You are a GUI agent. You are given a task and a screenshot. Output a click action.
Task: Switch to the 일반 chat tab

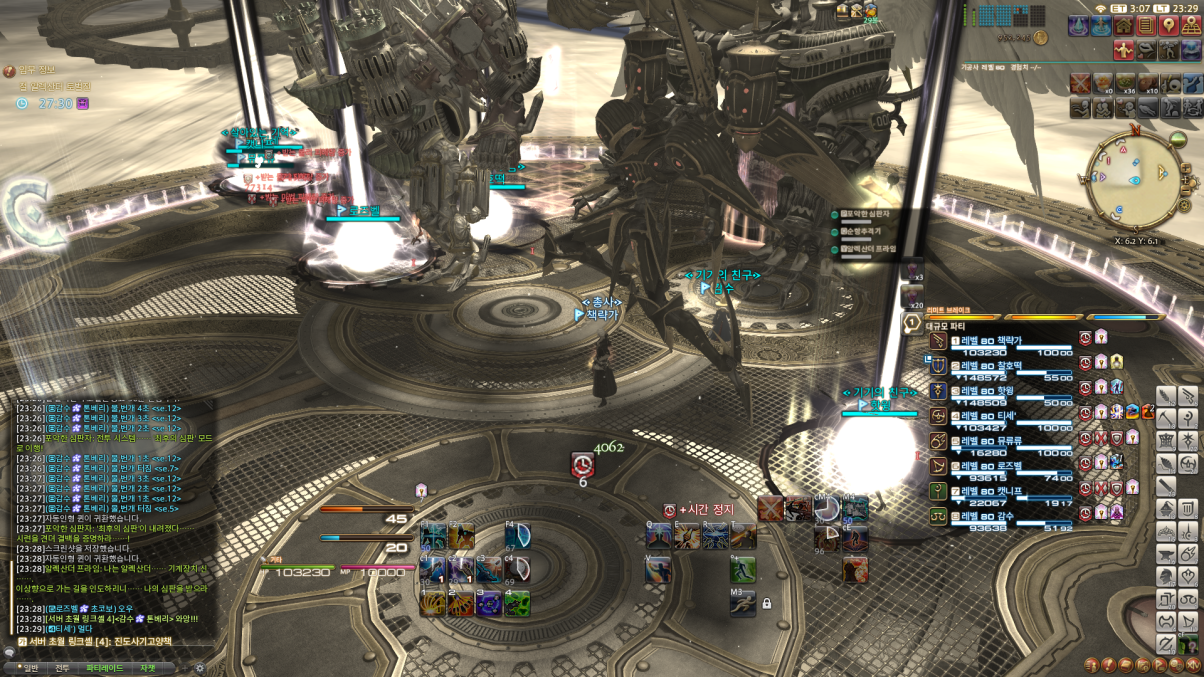click(30, 667)
